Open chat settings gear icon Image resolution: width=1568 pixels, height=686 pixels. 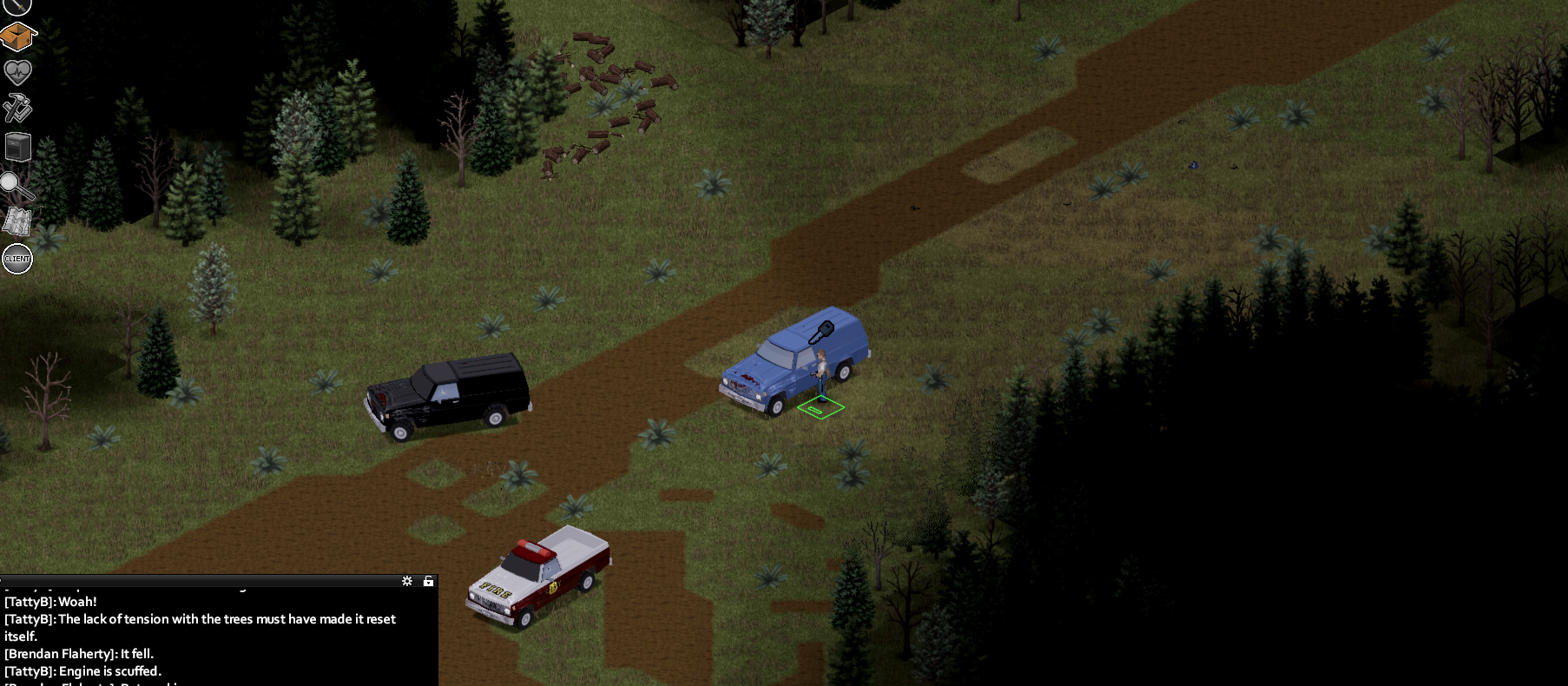[x=407, y=581]
